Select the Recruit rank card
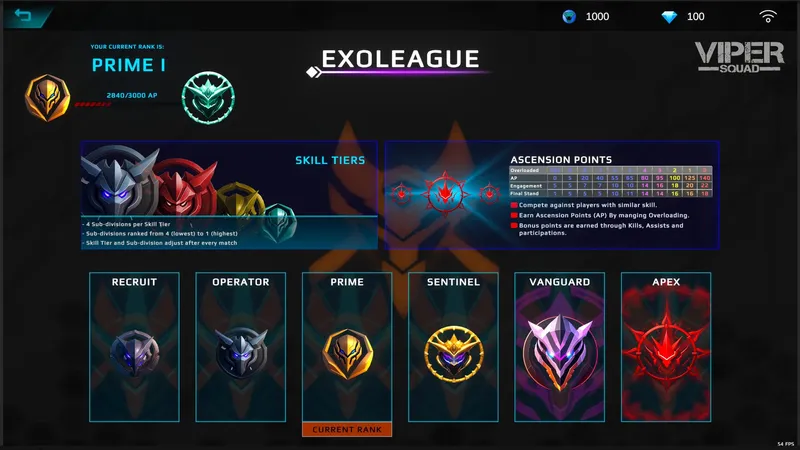Screen dimensions: 800x450 pos(135,346)
